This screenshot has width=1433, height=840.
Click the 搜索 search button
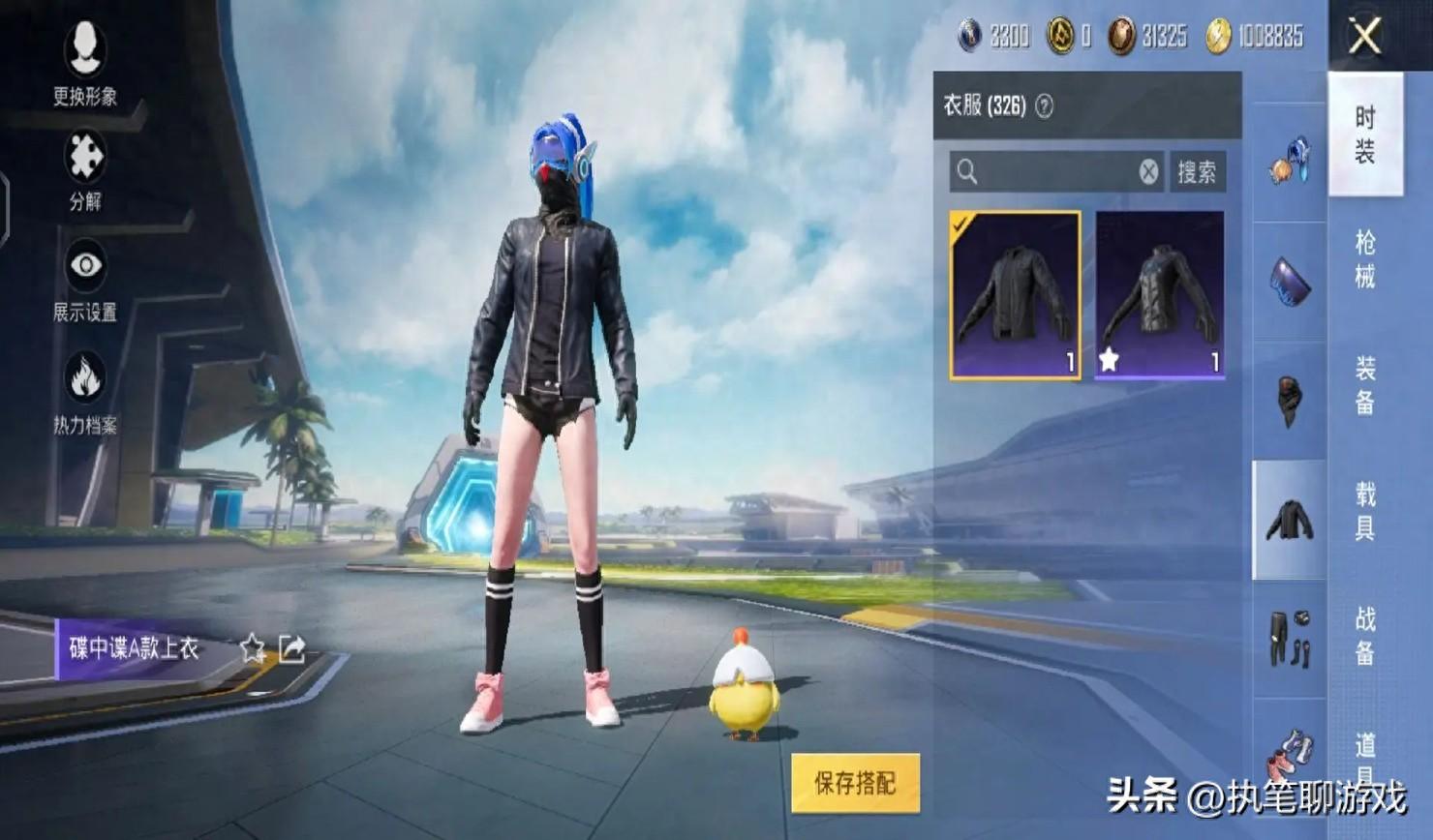pos(1197,172)
